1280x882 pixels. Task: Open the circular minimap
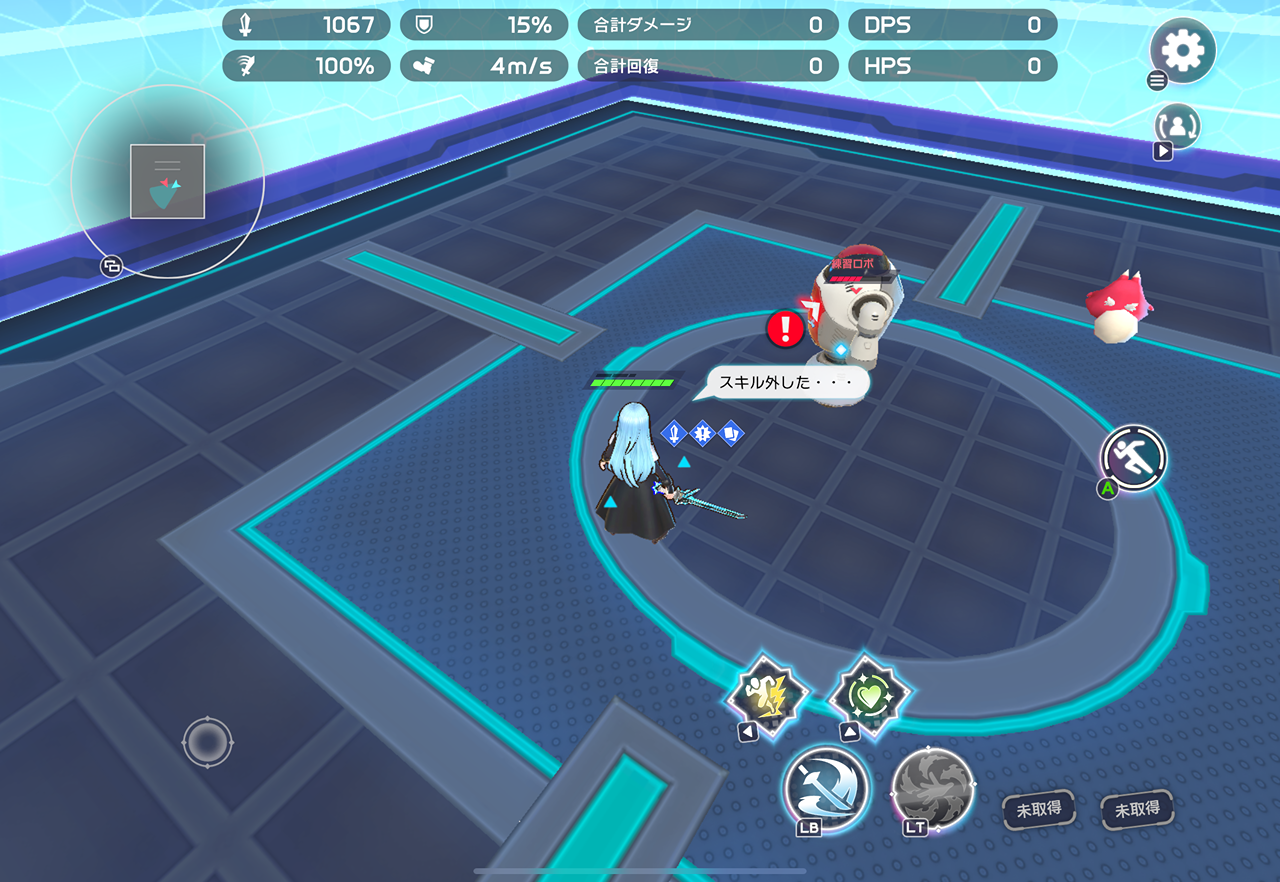(x=167, y=181)
